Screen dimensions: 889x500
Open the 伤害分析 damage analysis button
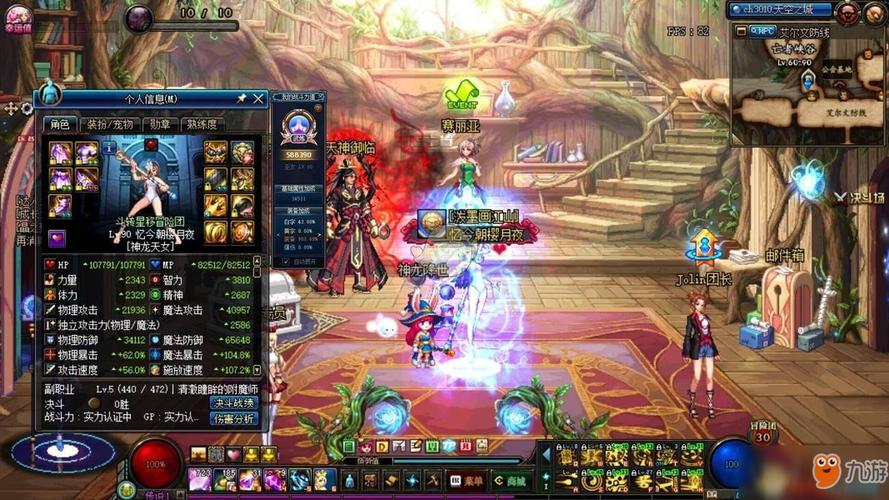pyautogui.click(x=234, y=418)
